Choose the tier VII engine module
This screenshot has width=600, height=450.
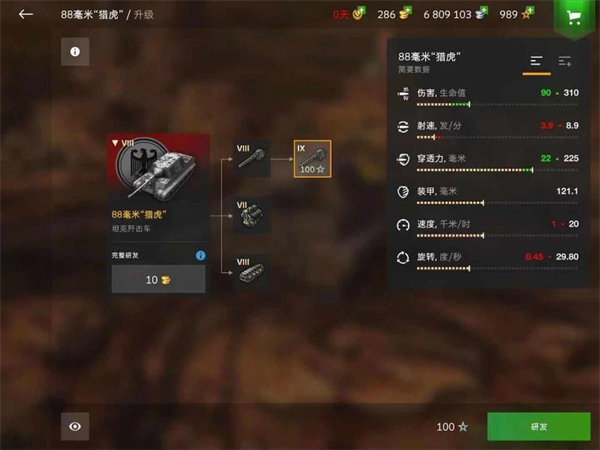point(252,216)
